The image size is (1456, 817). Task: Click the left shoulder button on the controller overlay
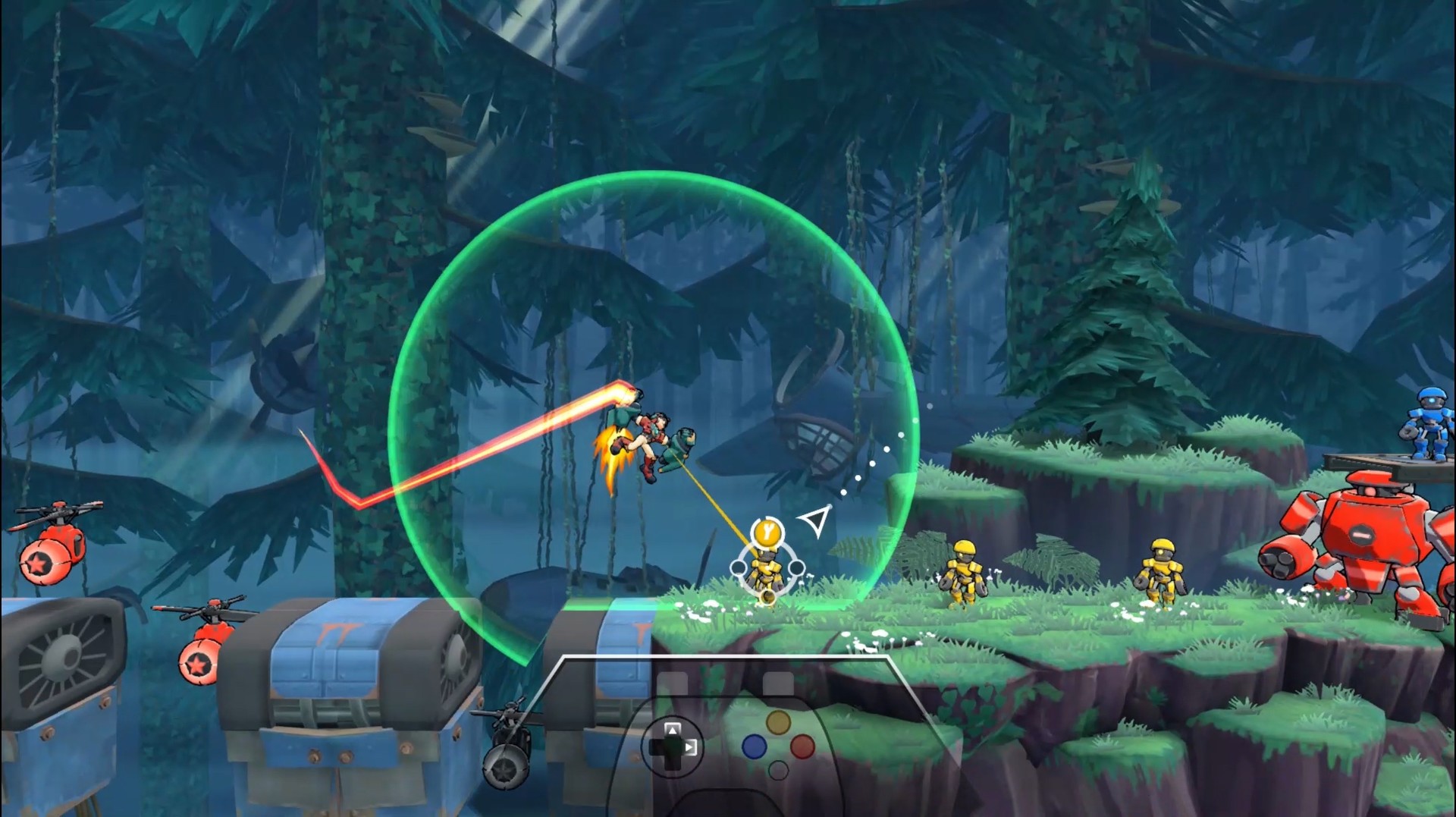point(673,683)
